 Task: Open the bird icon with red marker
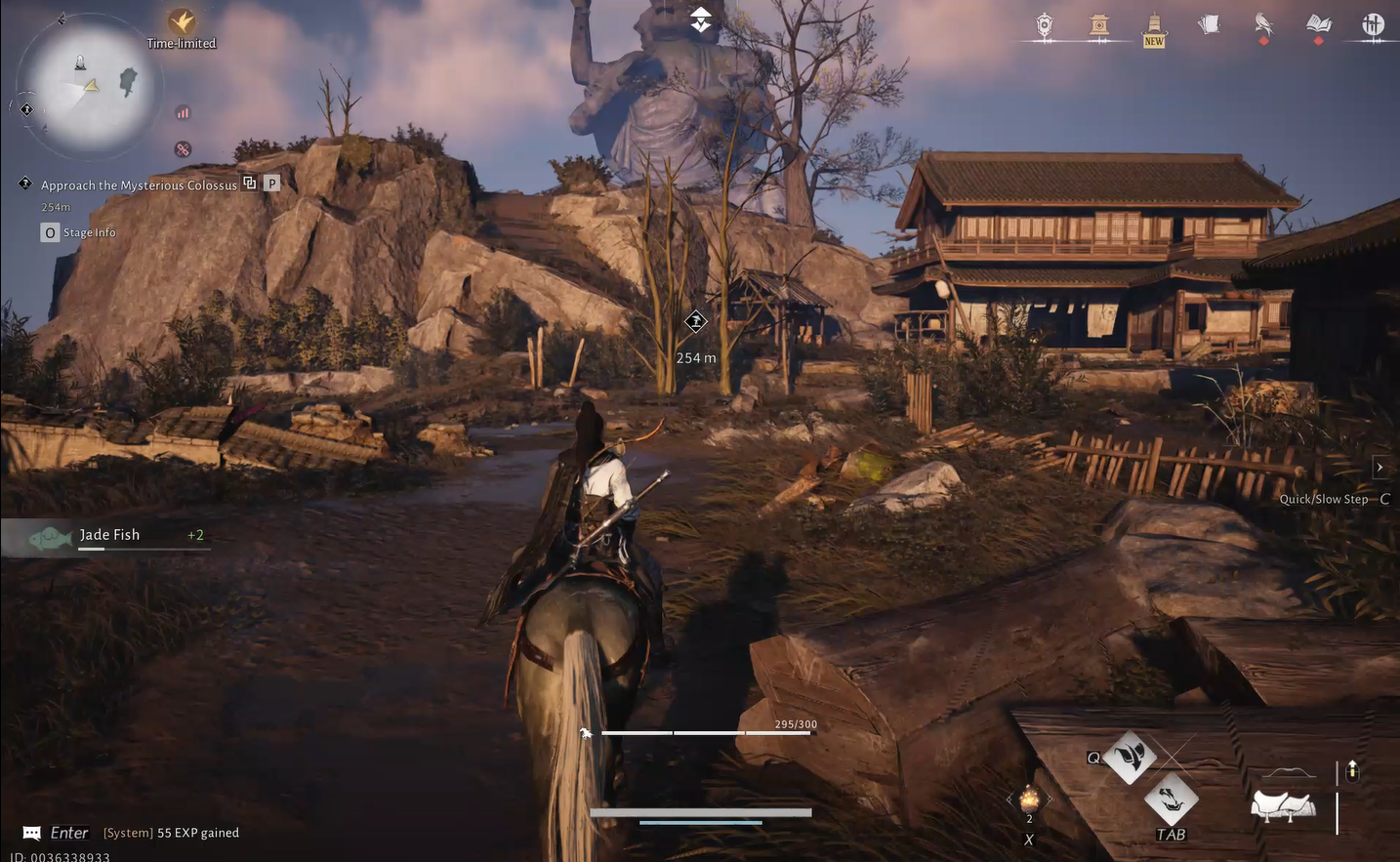(x=1263, y=25)
